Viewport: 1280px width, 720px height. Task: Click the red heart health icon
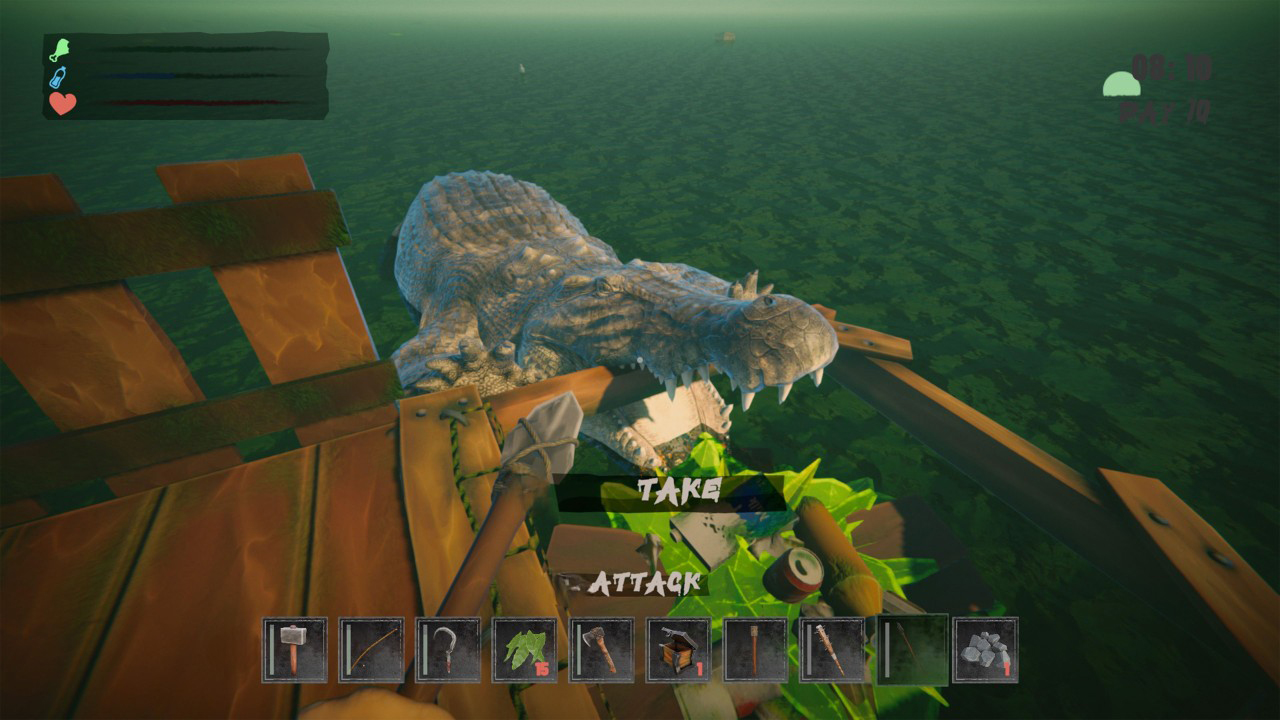coord(61,102)
